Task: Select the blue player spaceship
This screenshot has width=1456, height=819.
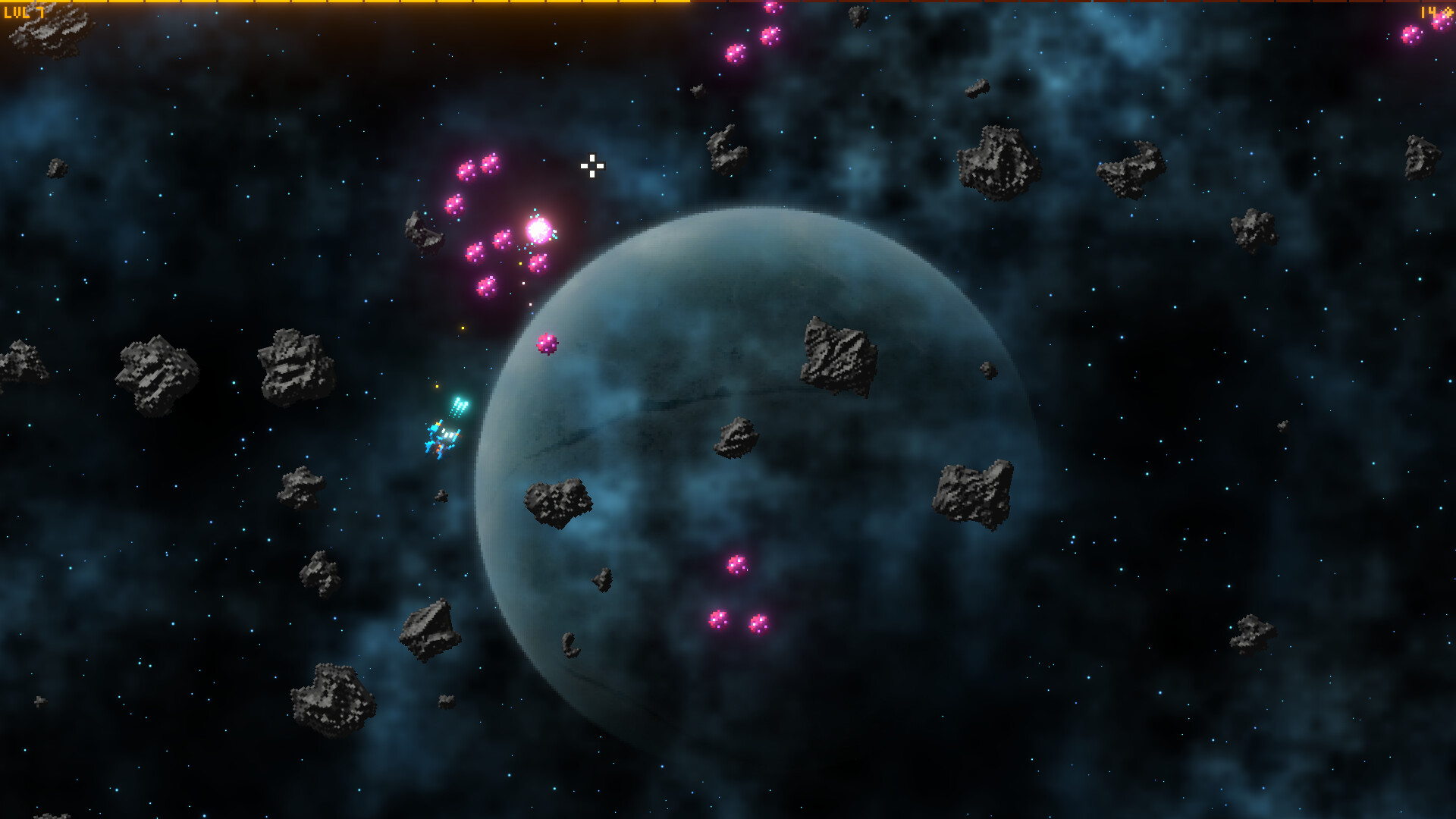Action: coord(441,438)
